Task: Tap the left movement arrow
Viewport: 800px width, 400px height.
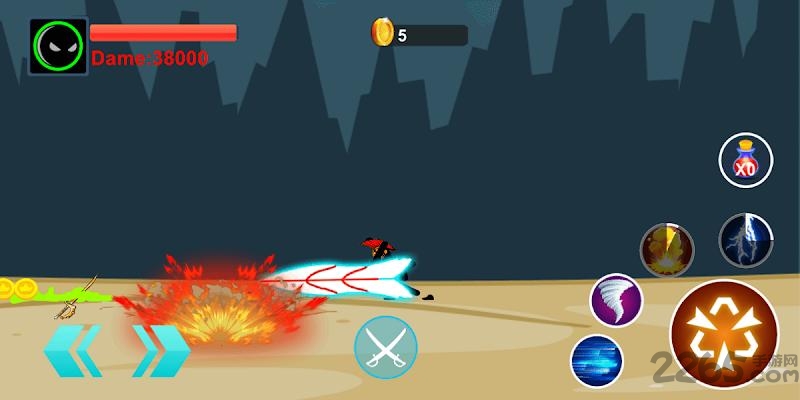Action: pyautogui.click(x=72, y=350)
